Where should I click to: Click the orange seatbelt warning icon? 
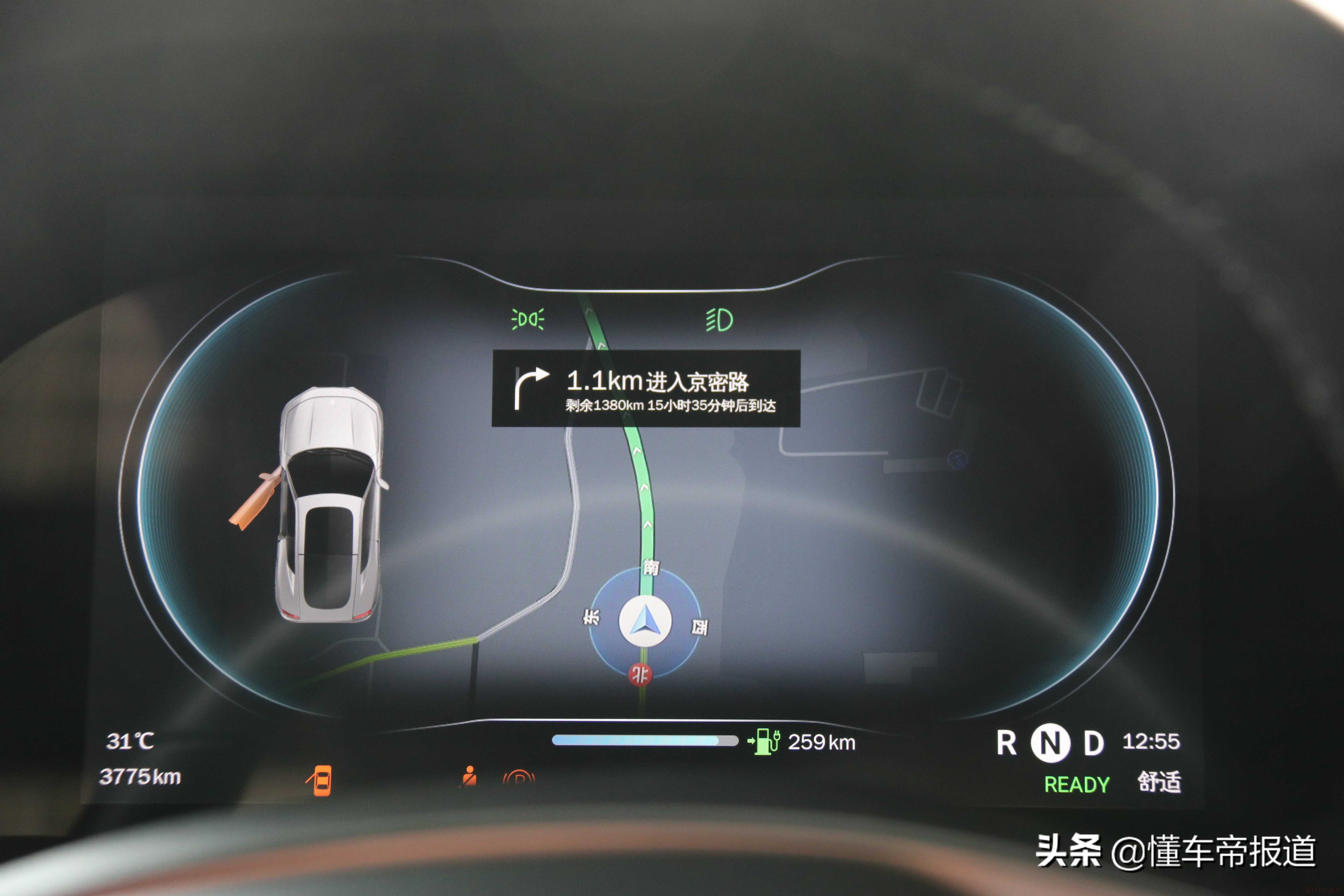tap(469, 777)
